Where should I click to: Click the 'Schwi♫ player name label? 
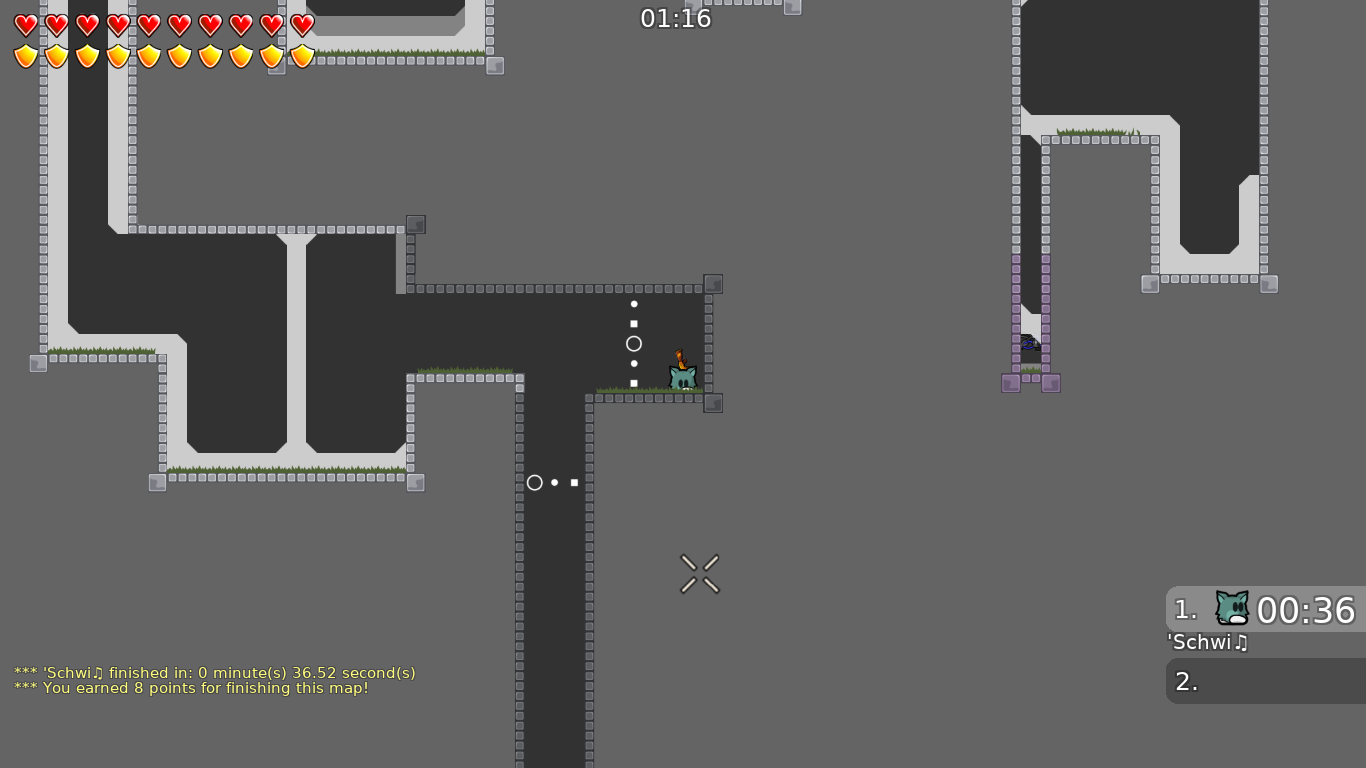1206,643
